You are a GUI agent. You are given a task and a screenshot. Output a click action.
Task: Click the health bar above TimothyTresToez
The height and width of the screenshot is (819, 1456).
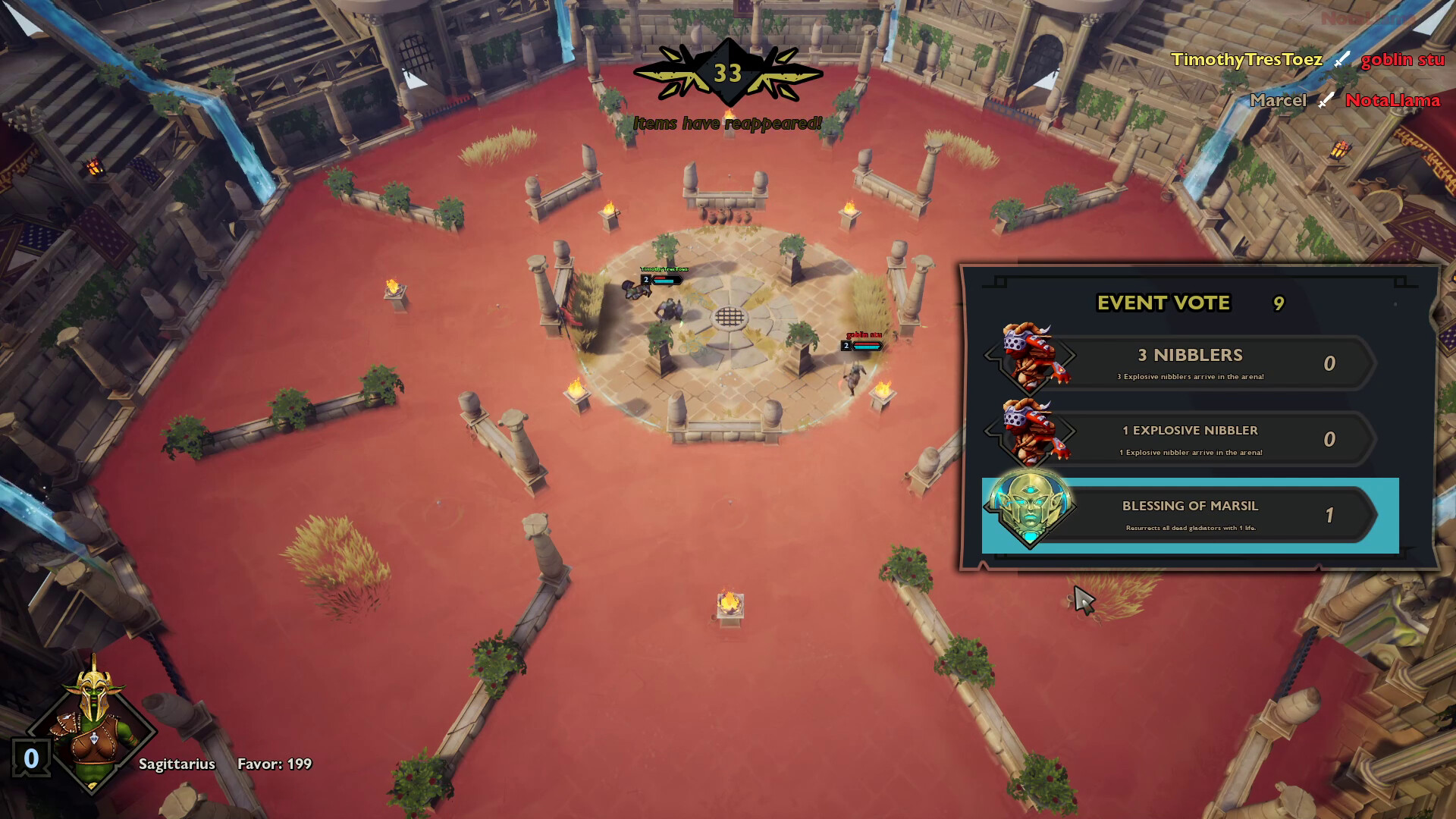(x=666, y=279)
